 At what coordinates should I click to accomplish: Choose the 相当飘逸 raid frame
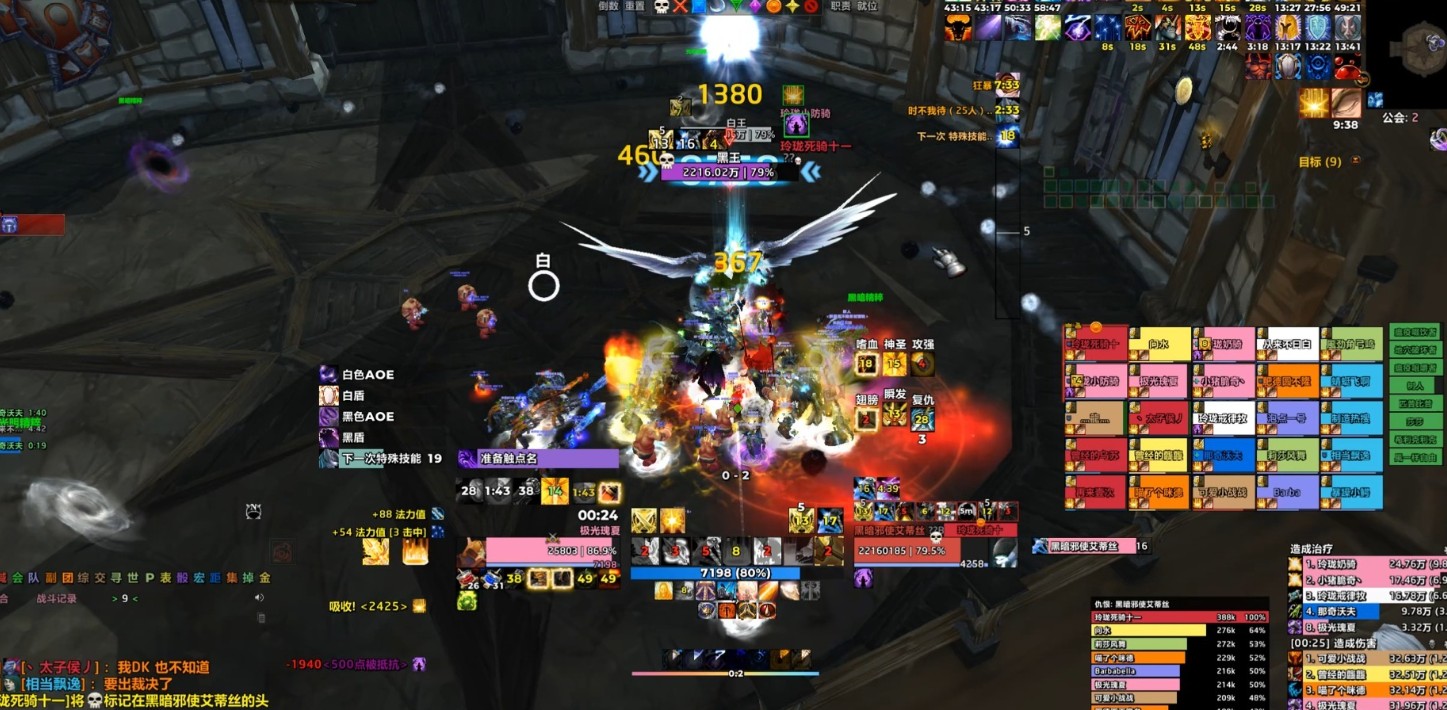pyautogui.click(x=1351, y=455)
